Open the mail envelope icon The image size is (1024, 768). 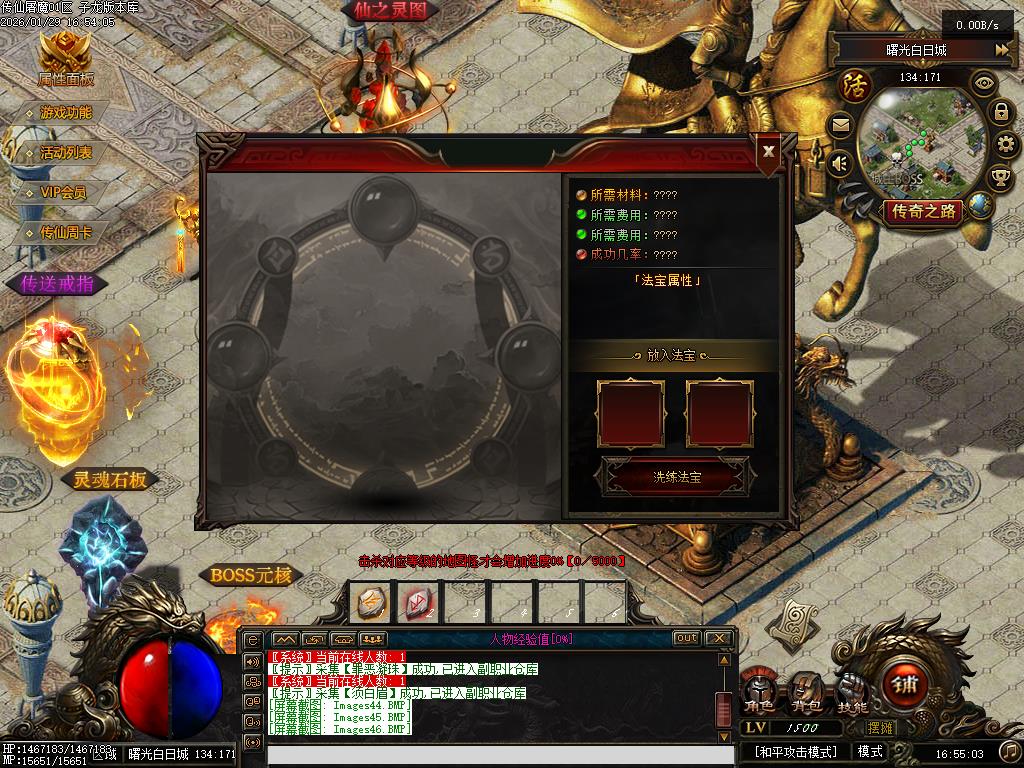(840, 126)
